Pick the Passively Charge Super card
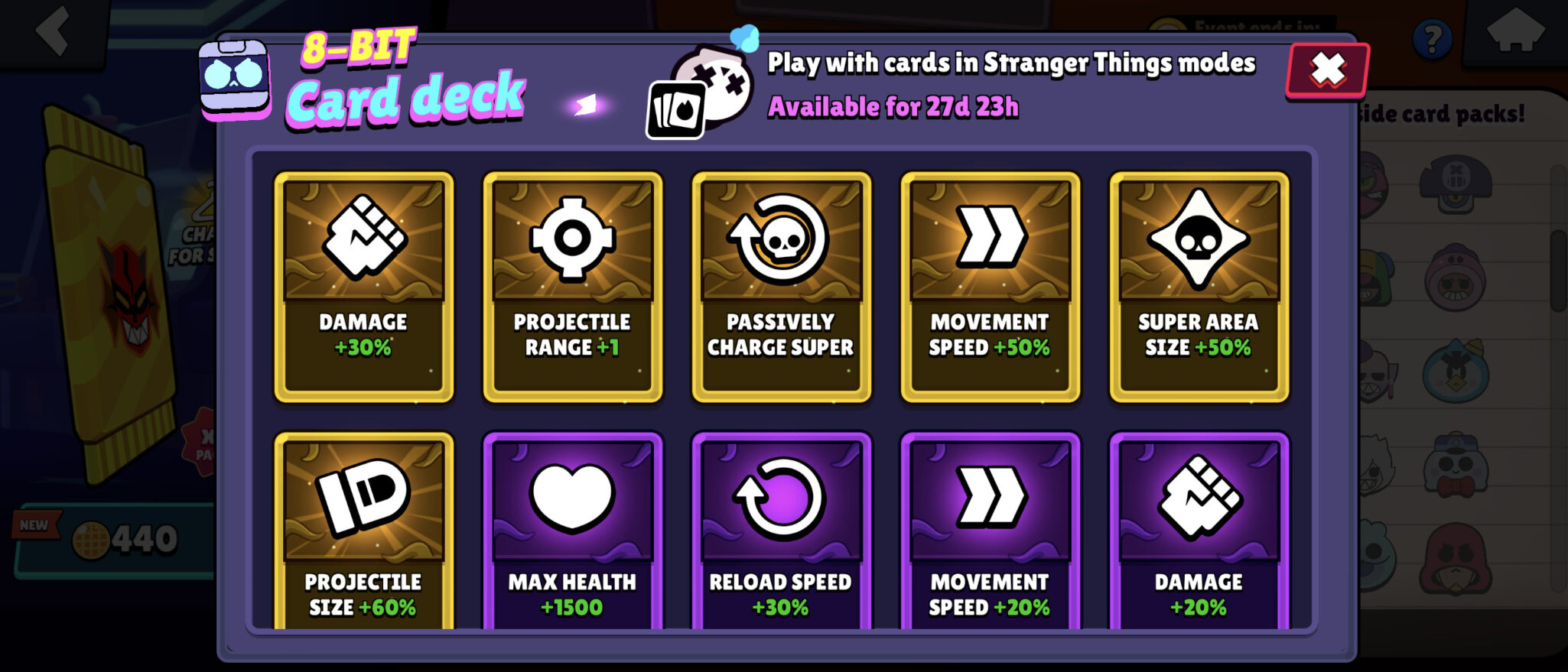The width and height of the screenshot is (1568, 672). (781, 287)
